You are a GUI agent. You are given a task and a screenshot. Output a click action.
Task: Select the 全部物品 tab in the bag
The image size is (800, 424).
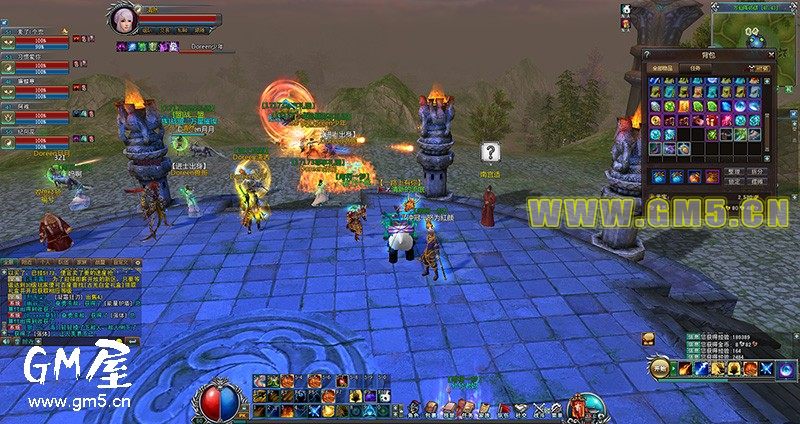tap(663, 68)
